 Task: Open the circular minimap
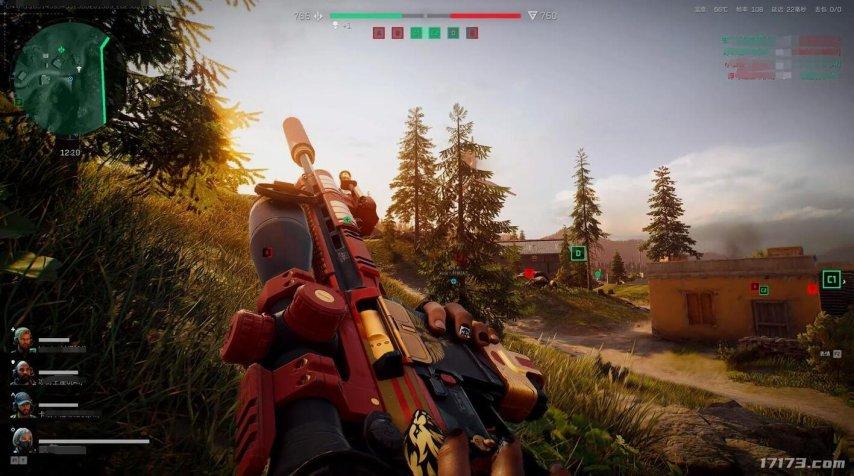(60, 78)
